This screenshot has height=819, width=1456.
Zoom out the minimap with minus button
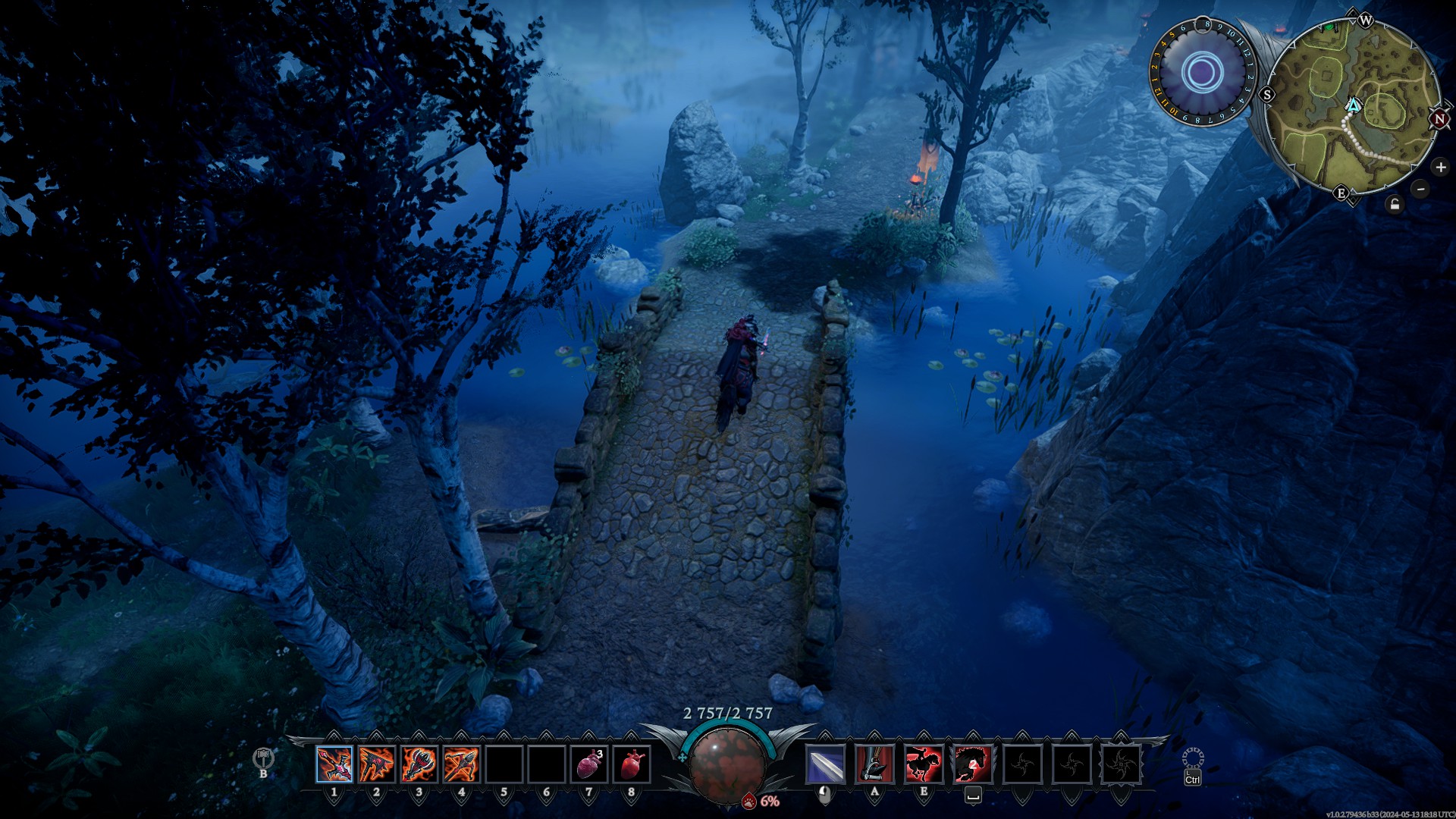(1420, 189)
